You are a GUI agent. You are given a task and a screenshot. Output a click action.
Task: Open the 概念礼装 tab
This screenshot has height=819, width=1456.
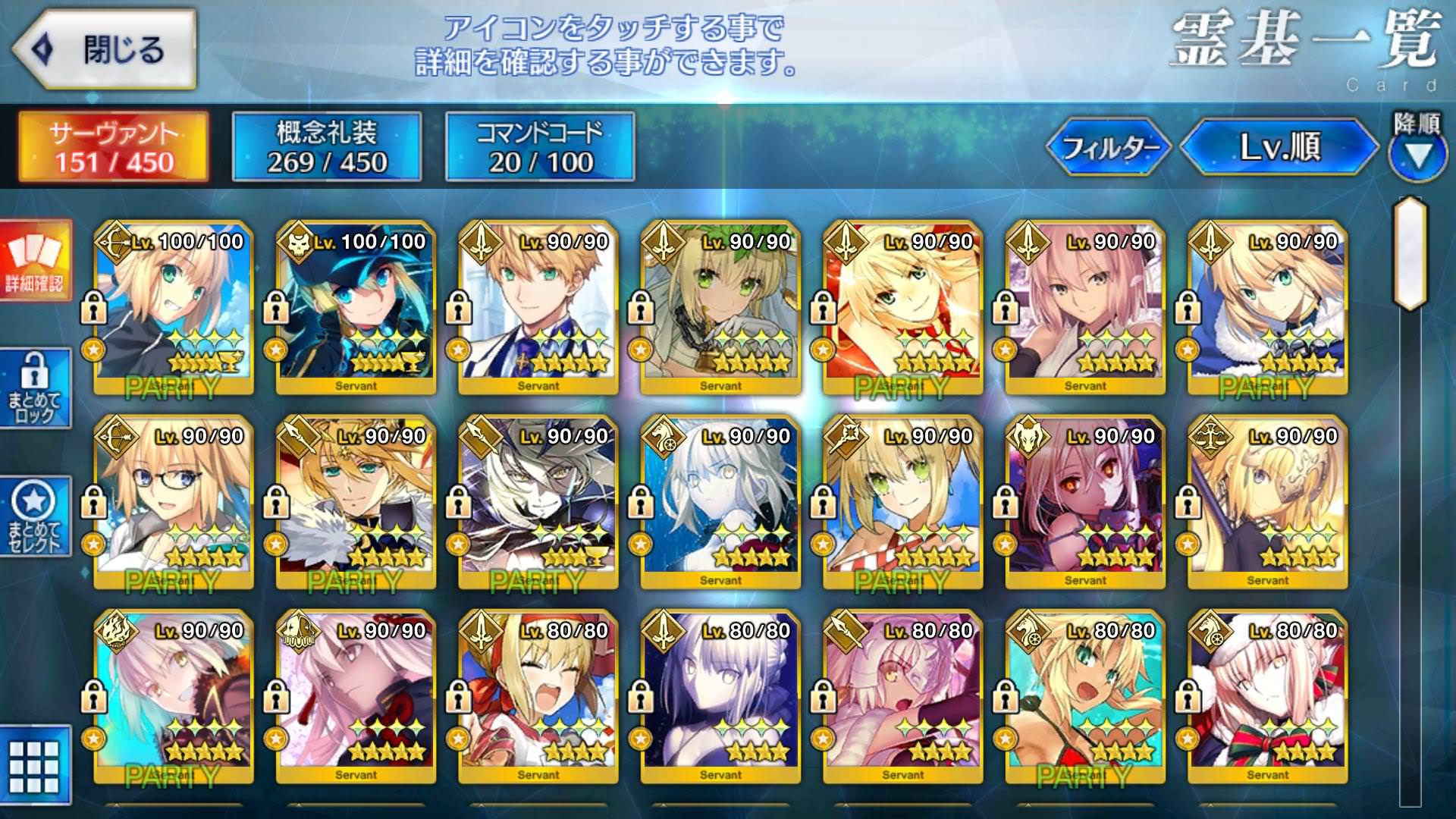[x=327, y=147]
